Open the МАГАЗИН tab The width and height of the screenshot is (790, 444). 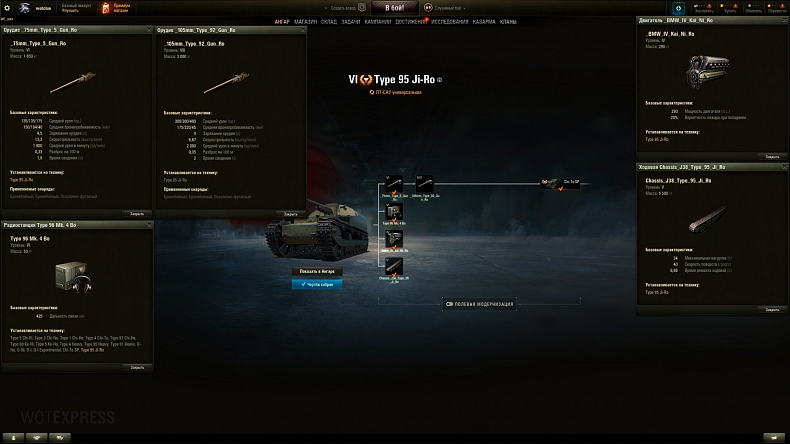306,21
